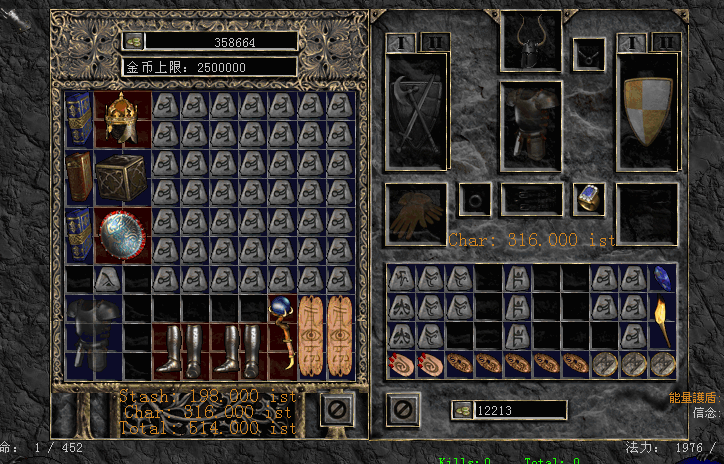Click the inventory gold drop button
The height and width of the screenshot is (464, 724).
point(463,410)
